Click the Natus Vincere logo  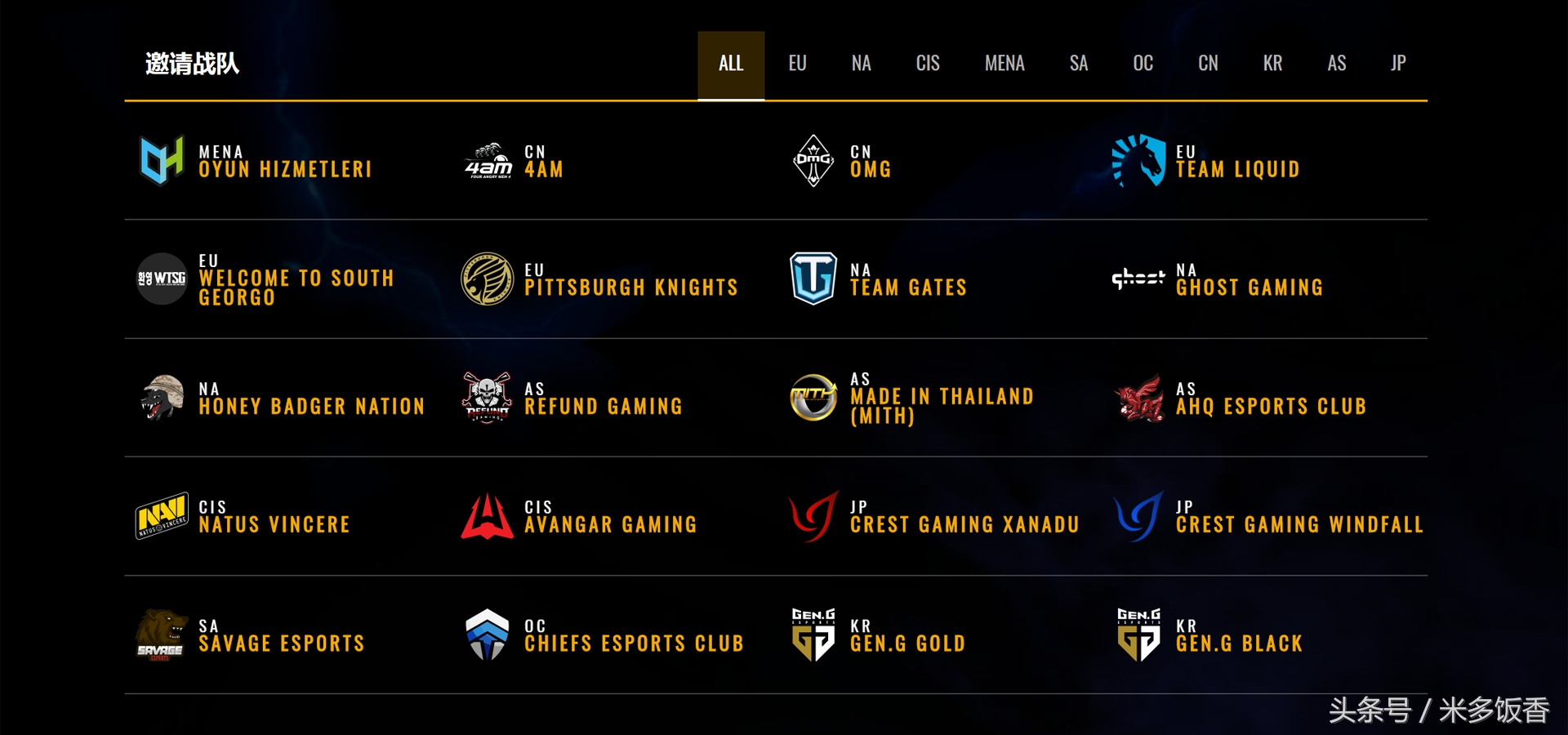(x=161, y=516)
